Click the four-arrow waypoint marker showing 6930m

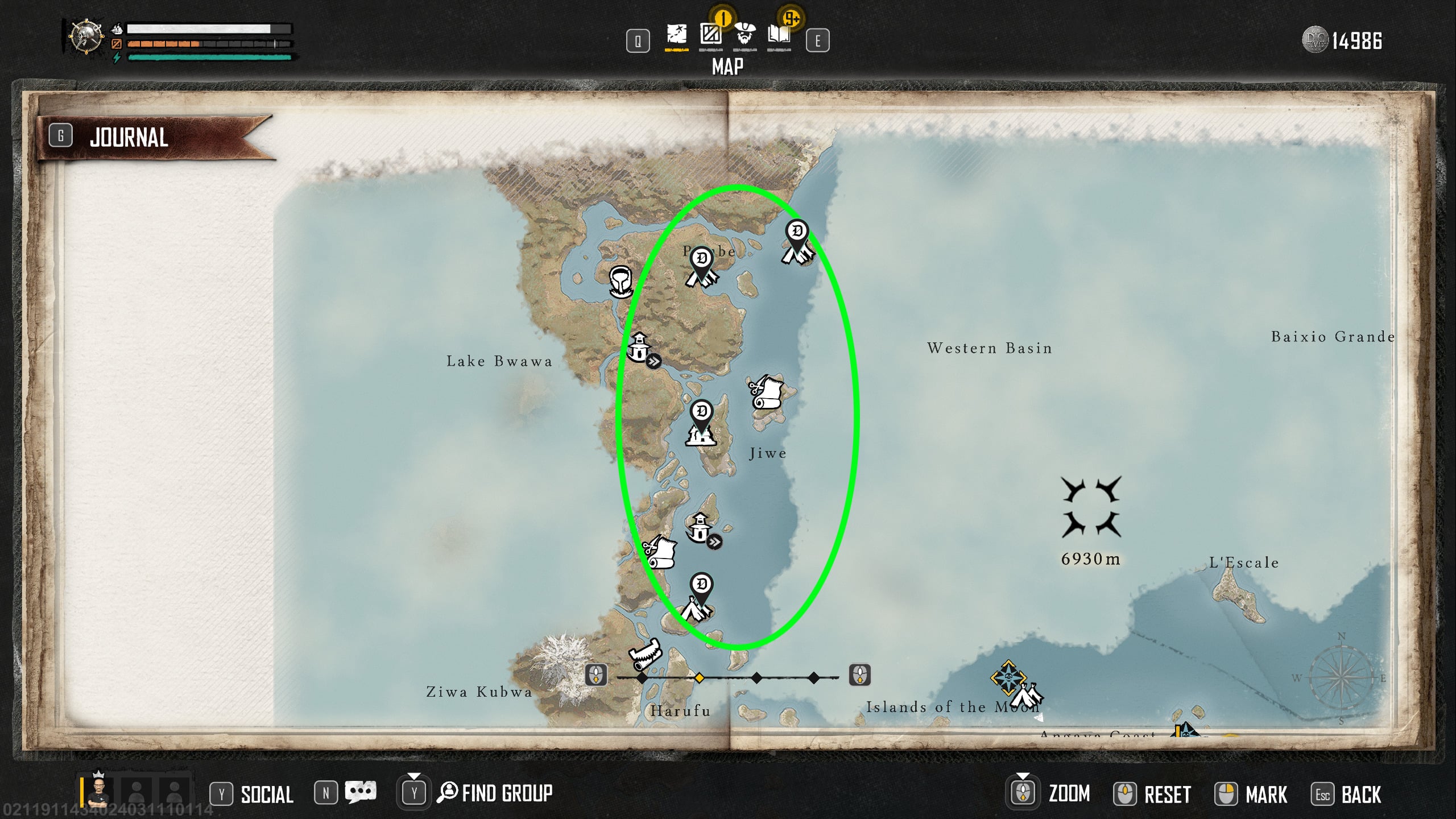[1091, 507]
